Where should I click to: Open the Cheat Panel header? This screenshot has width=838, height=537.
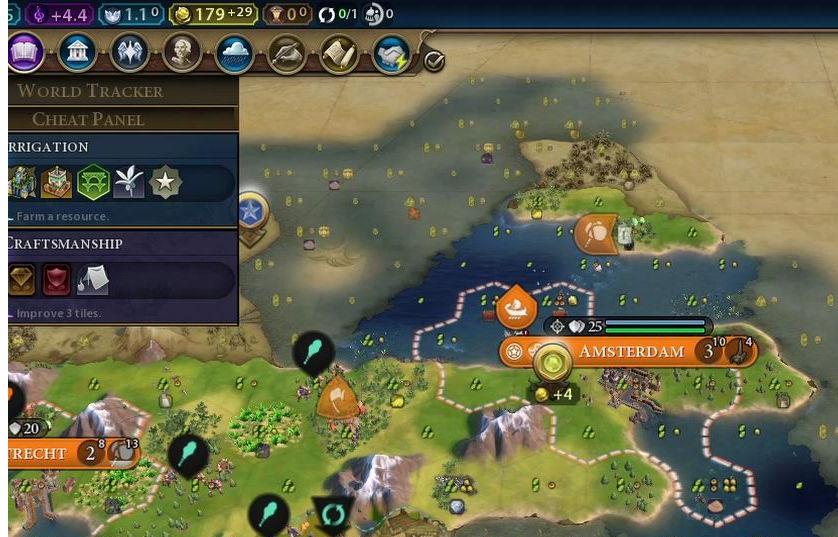tap(88, 119)
